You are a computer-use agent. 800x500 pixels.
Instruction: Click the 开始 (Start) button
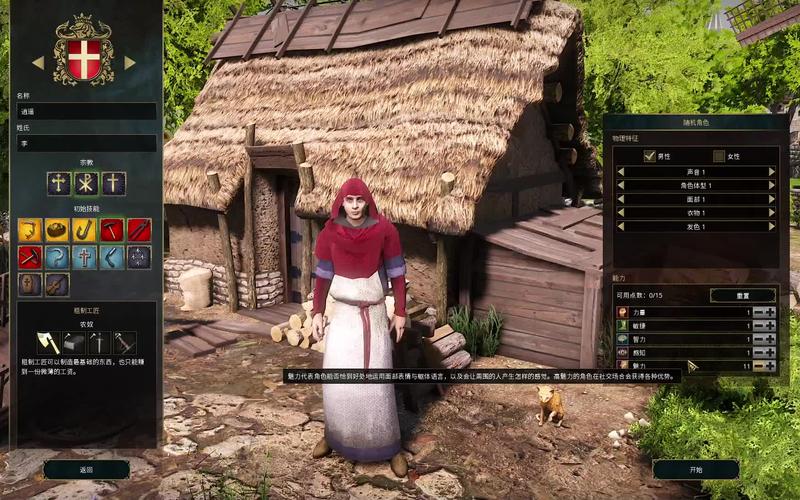point(695,469)
